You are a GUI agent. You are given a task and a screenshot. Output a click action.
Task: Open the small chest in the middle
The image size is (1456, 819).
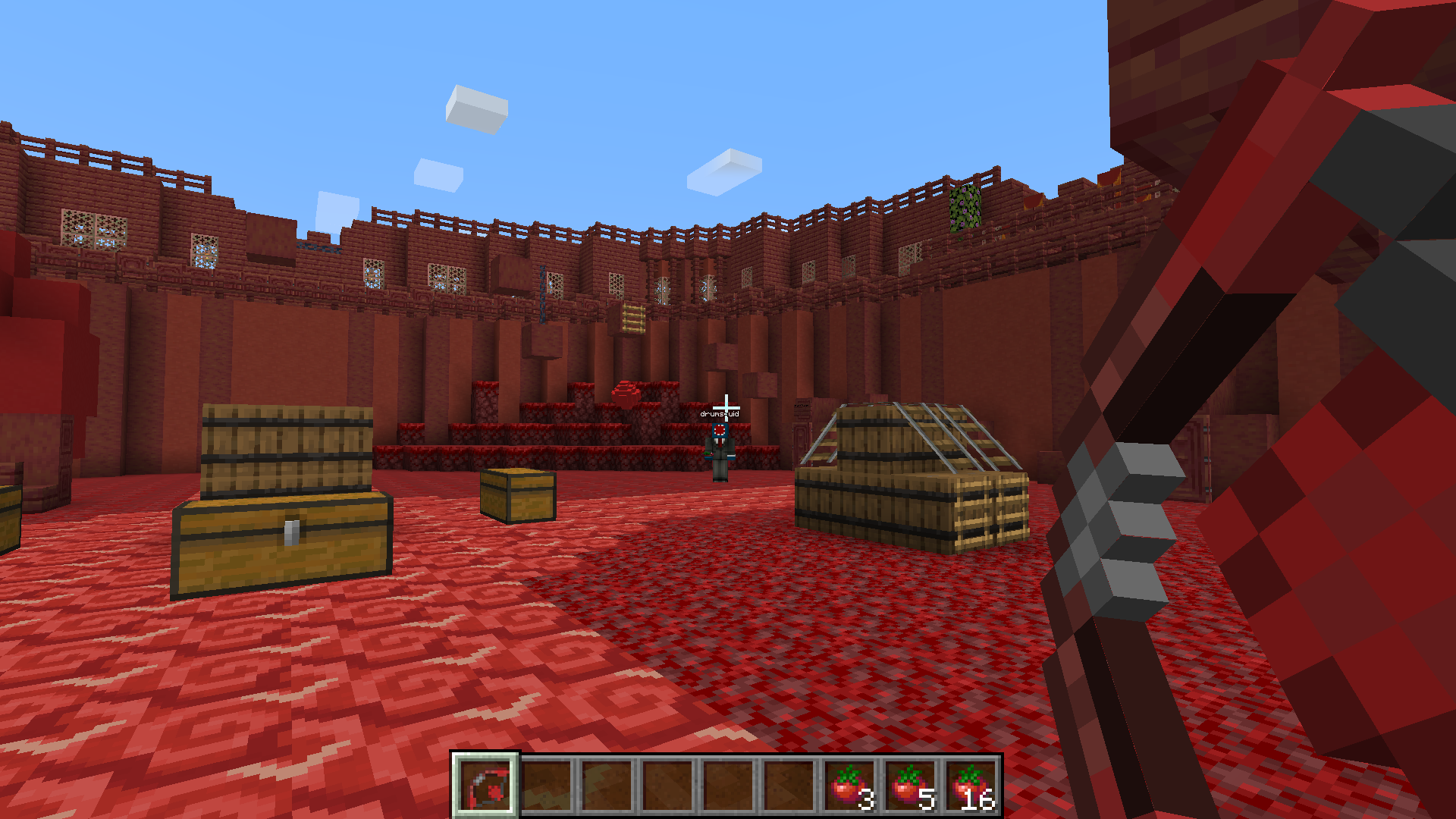point(516,497)
